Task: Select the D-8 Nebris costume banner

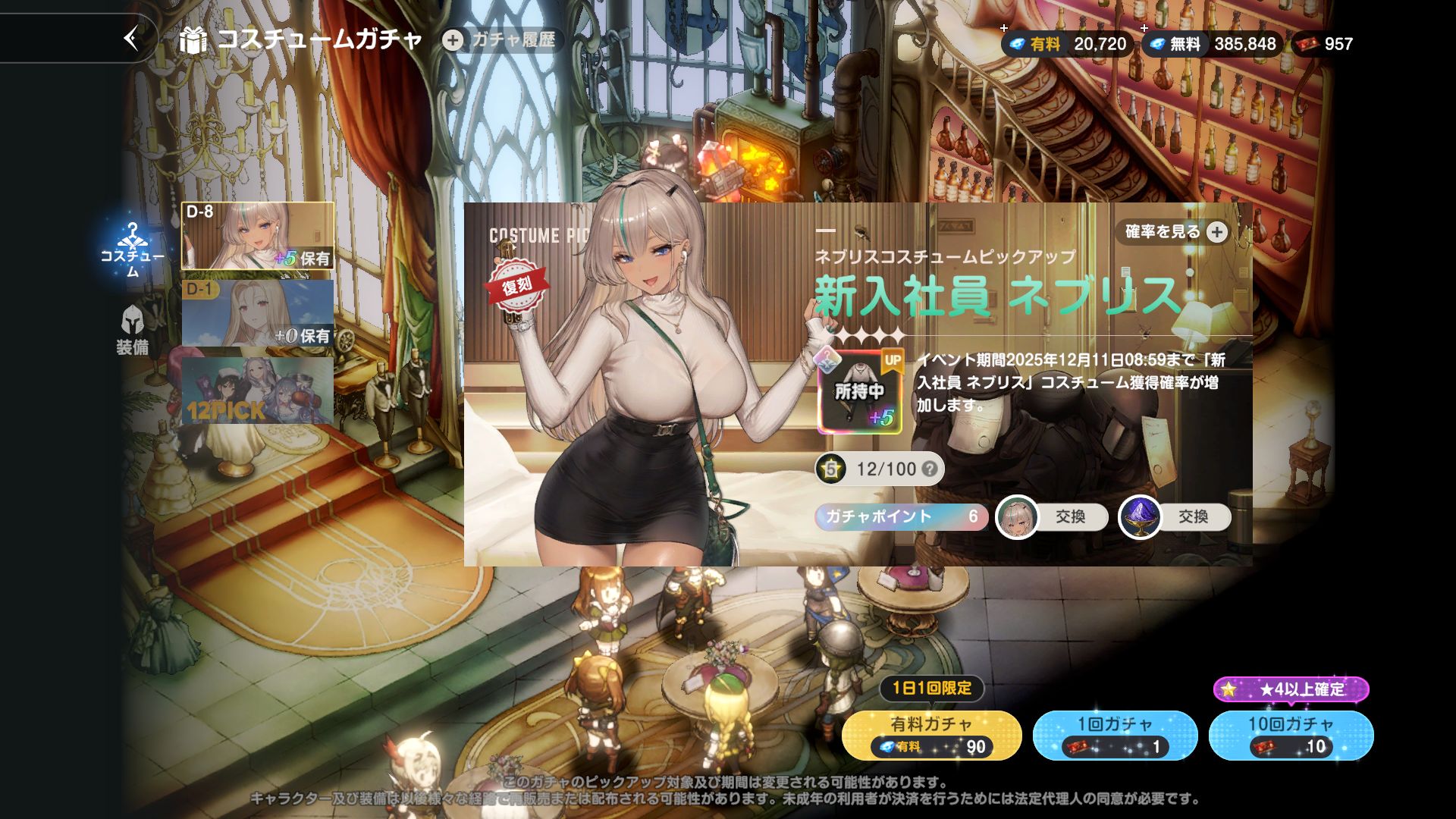Action: [x=257, y=236]
